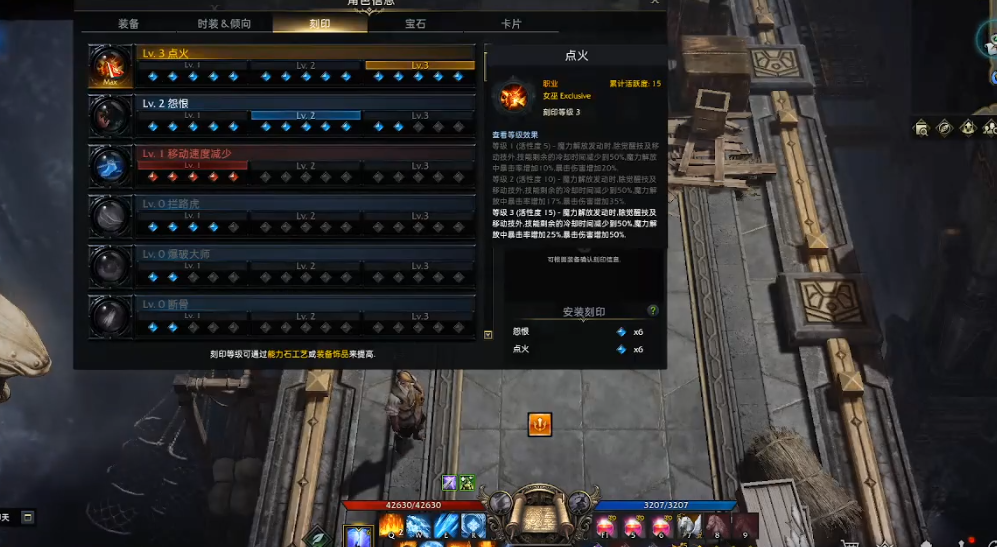Viewport: 997px width, 547px height.
Task: Select the Lv. 0 断骨 engraving row
Action: point(305,315)
